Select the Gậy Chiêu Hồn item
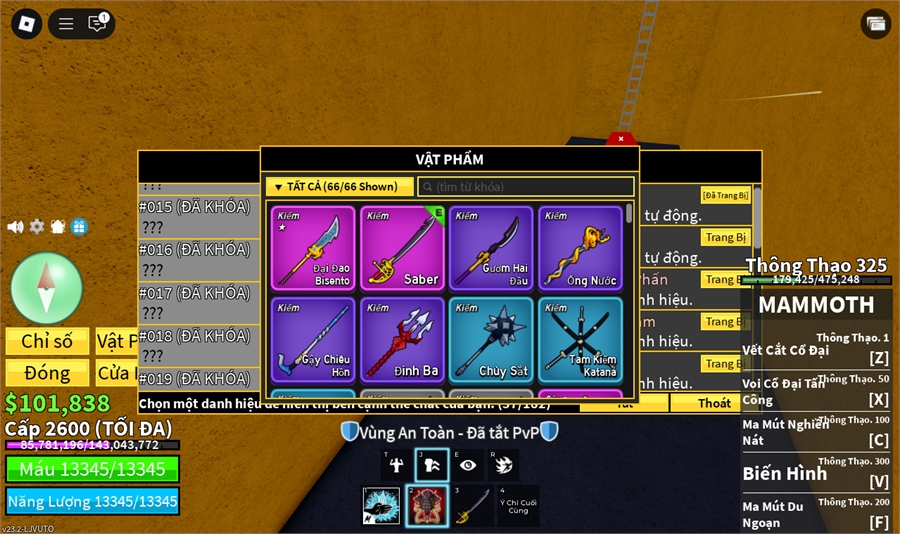 [x=313, y=339]
